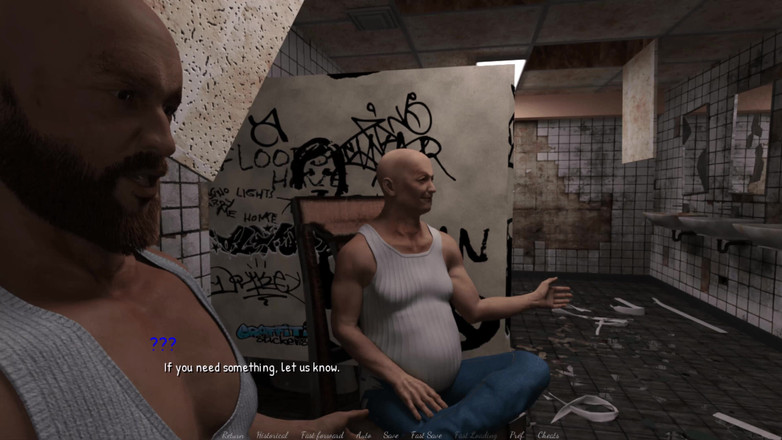Viewport: 782px width, 440px height.
Task: Click the Return button in the quick menu
Action: [232, 435]
